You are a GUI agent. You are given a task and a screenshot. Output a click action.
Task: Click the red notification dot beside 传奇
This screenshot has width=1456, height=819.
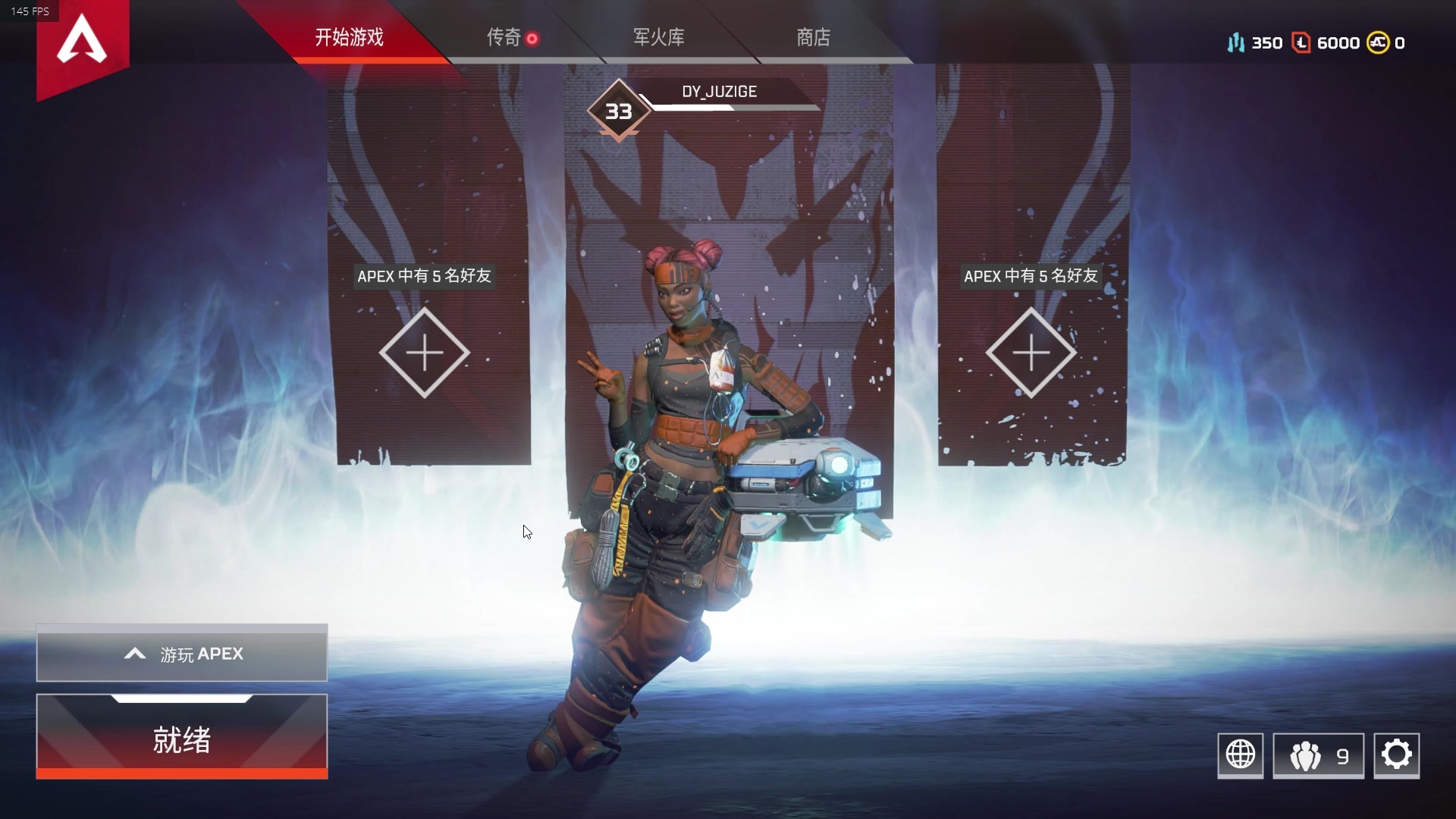[x=533, y=36]
